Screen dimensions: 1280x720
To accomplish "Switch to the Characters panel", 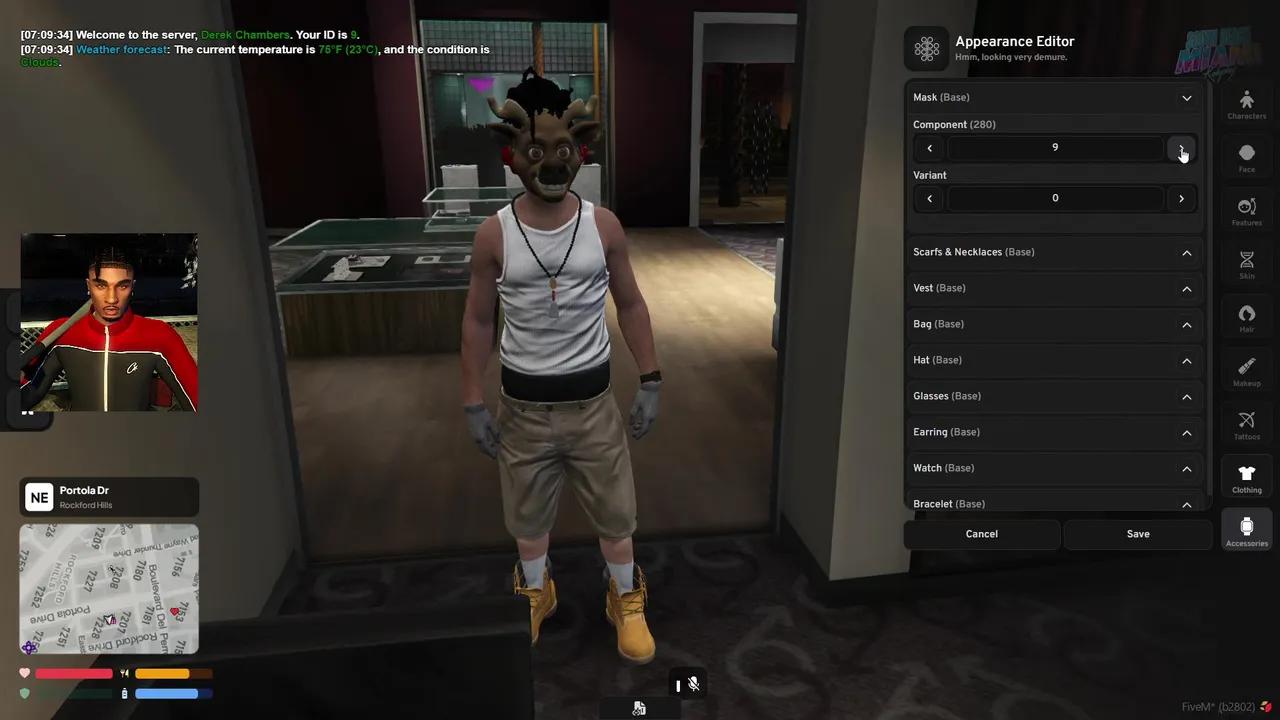I will pyautogui.click(x=1246, y=105).
